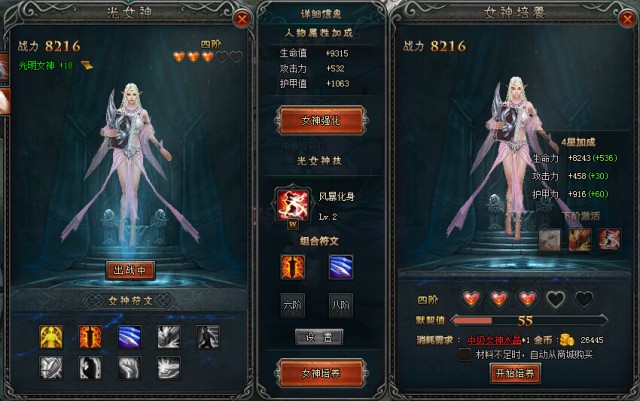Close the 光女神 goddess panel
640x401 pixels.
pyautogui.click(x=241, y=18)
